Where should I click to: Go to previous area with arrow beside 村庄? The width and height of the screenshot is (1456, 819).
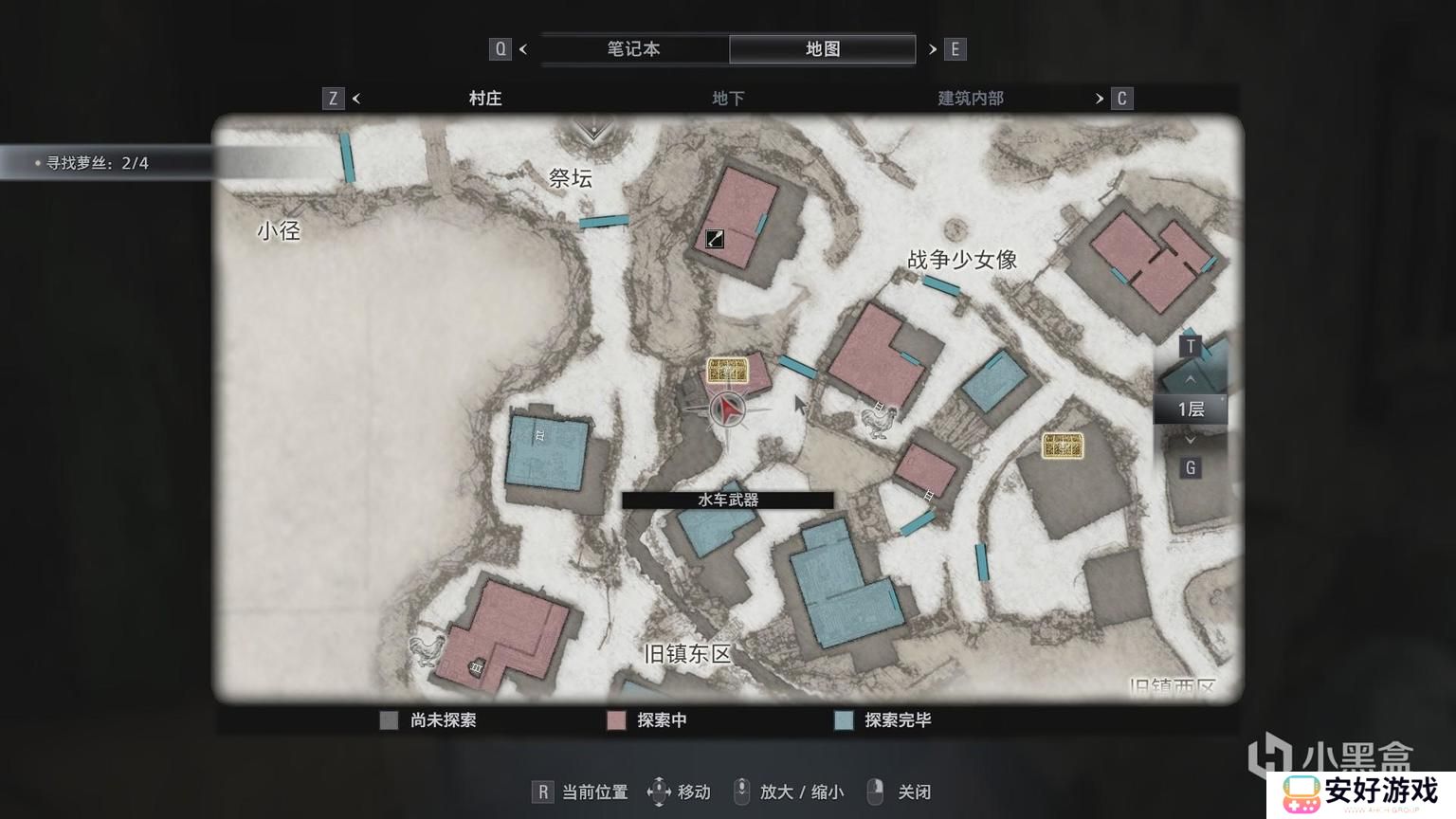pos(356,99)
